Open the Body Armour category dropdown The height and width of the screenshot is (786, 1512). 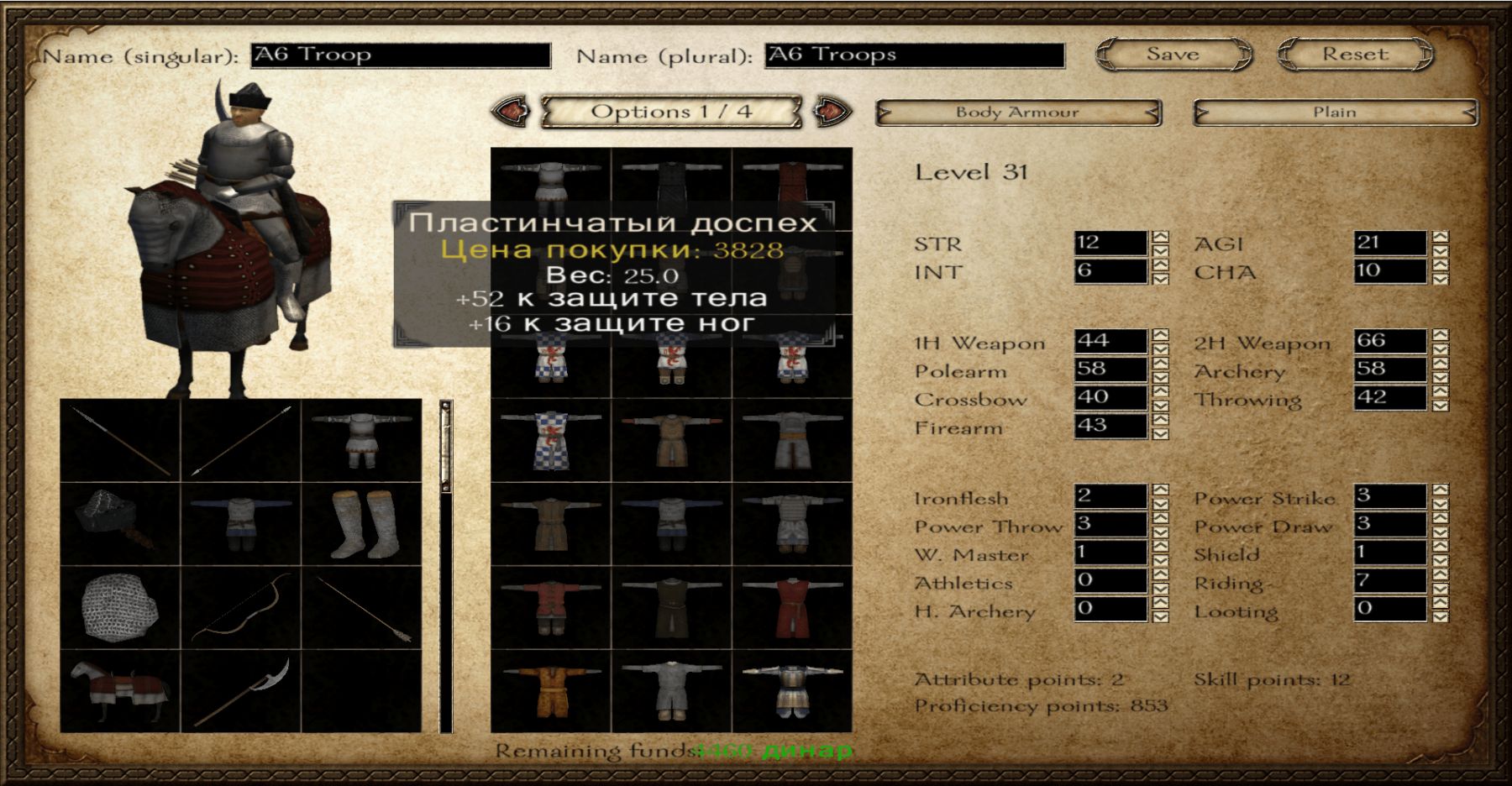click(x=1018, y=113)
